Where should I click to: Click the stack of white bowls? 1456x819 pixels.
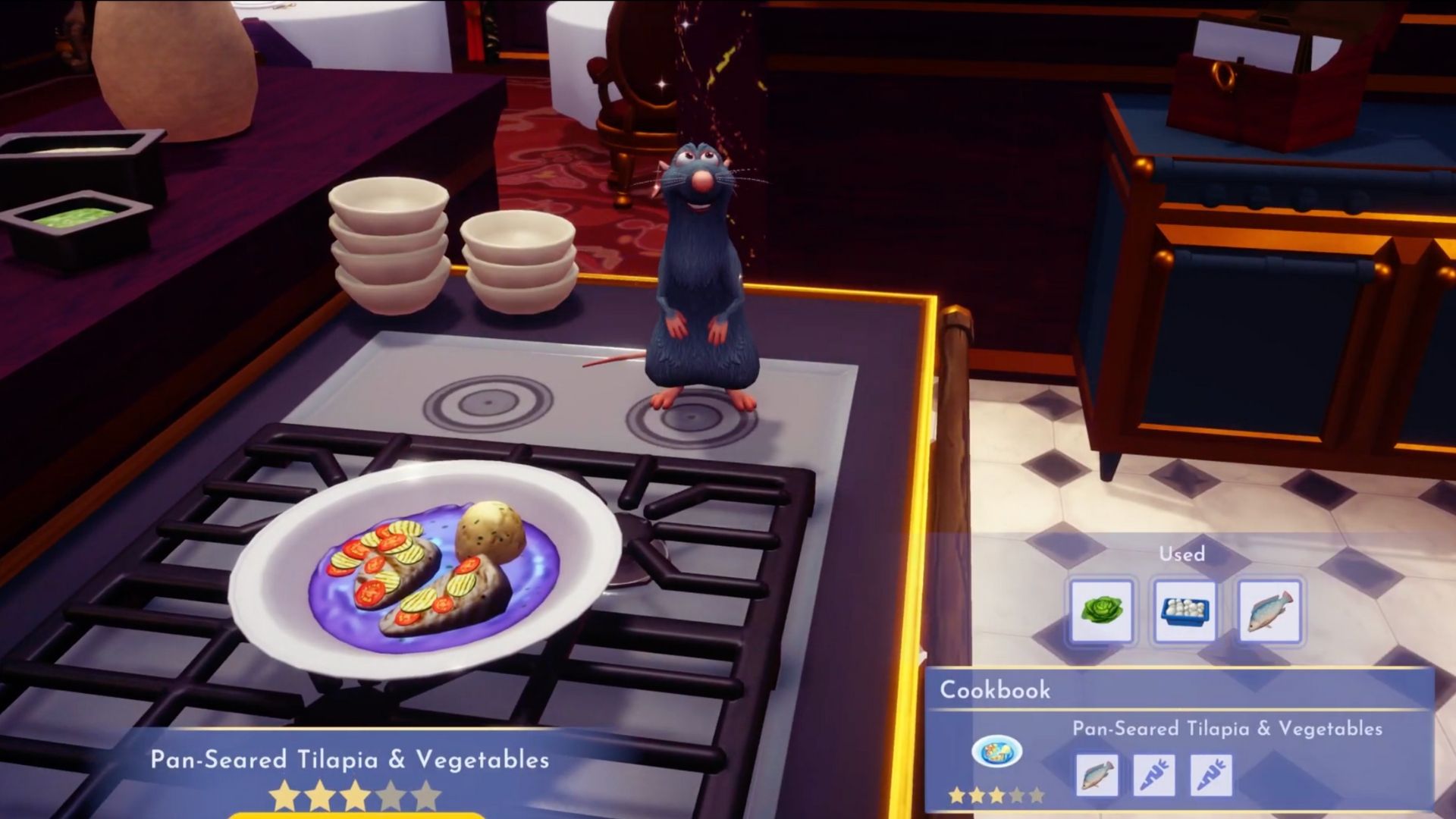387,243
